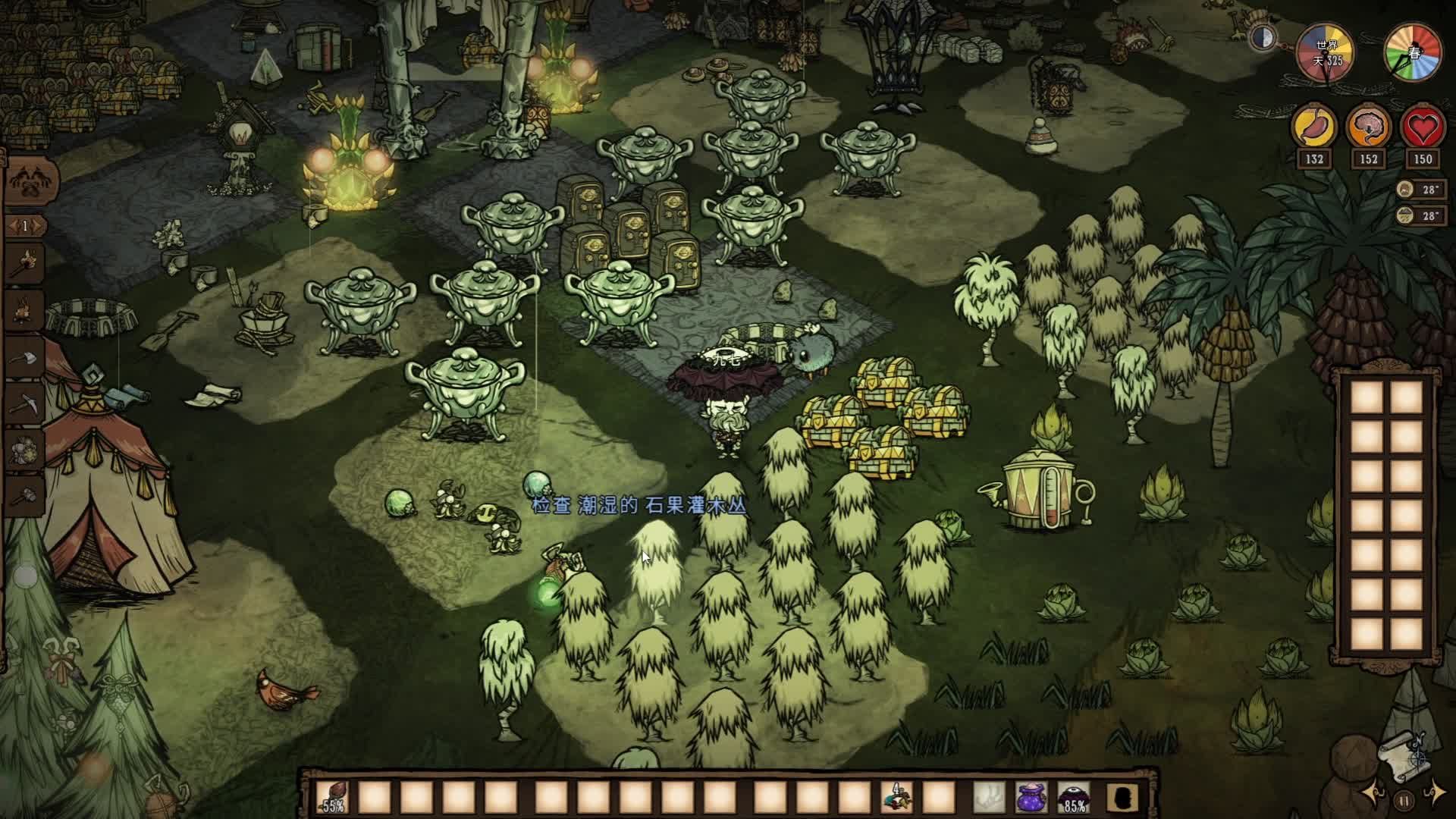This screenshot has width=1456, height=819.
Task: Select the hammer crafting shortcut
Action: (x=26, y=494)
